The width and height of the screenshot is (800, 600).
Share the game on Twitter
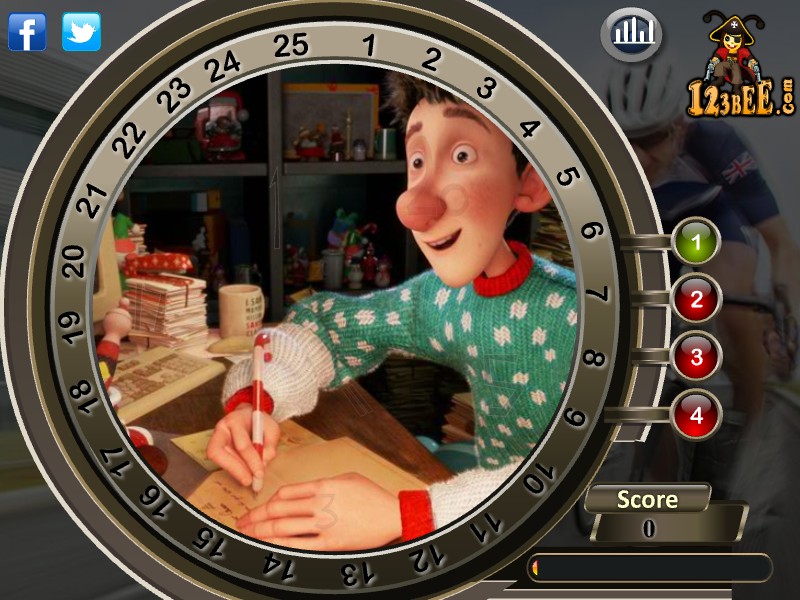click(81, 32)
